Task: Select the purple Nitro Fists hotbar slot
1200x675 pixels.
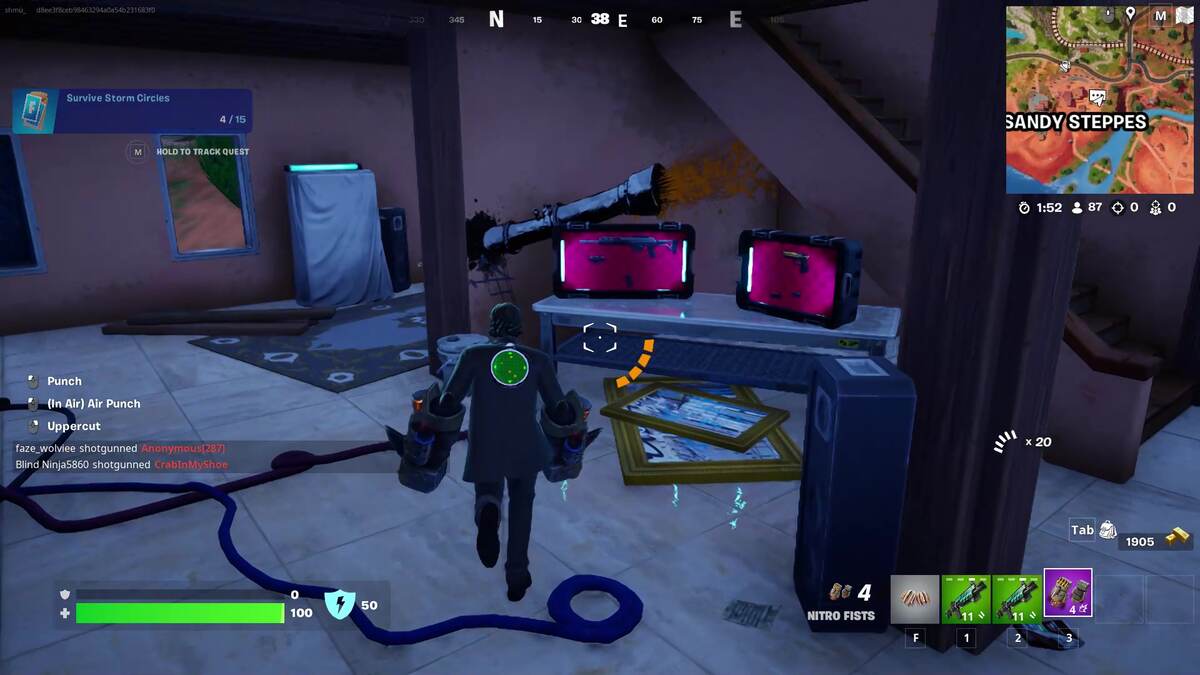Action: pos(1067,593)
